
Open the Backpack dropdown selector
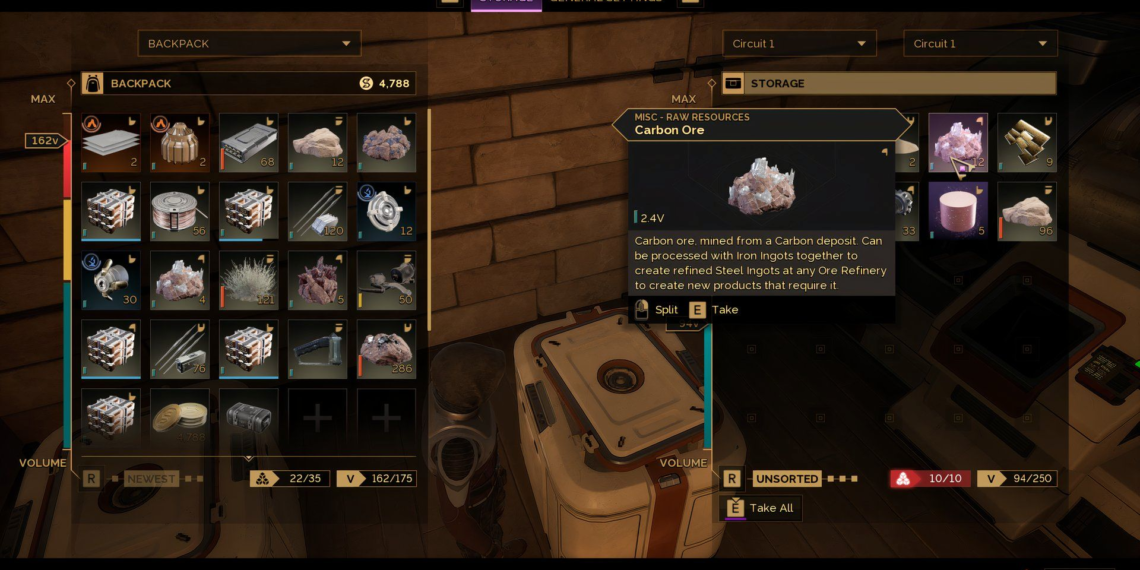[249, 44]
